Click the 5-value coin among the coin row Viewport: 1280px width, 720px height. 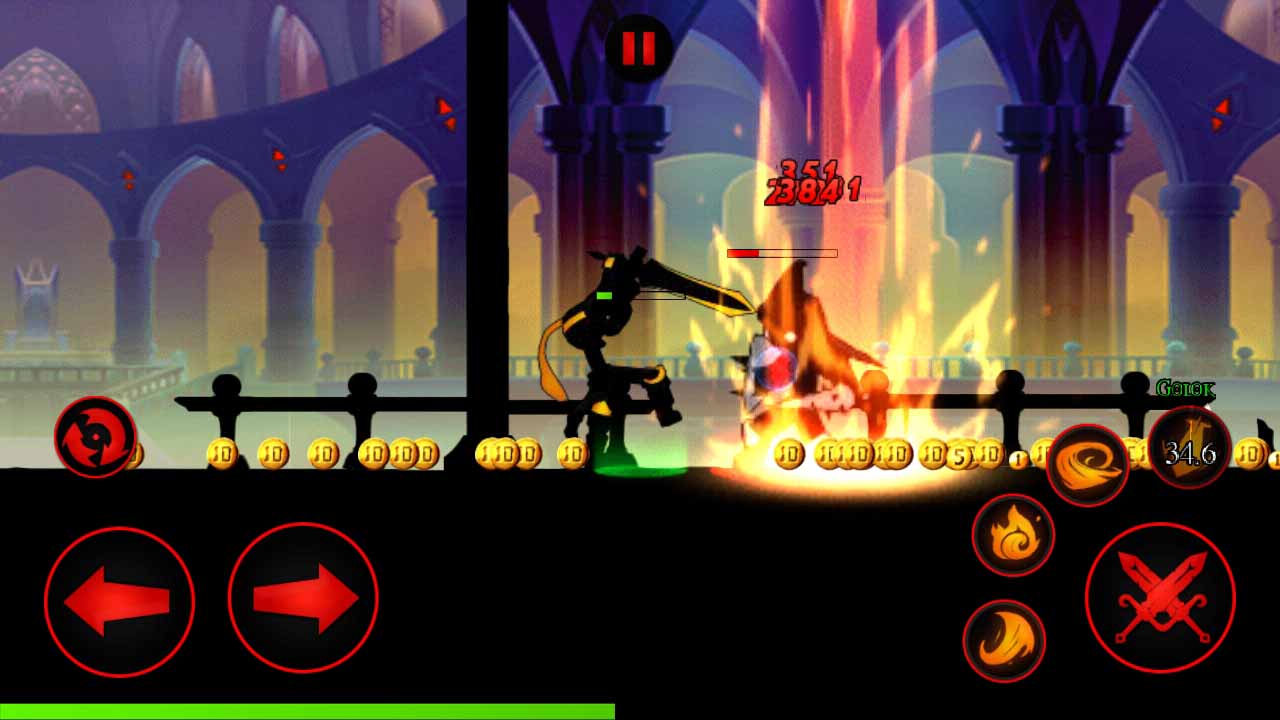[x=960, y=456]
